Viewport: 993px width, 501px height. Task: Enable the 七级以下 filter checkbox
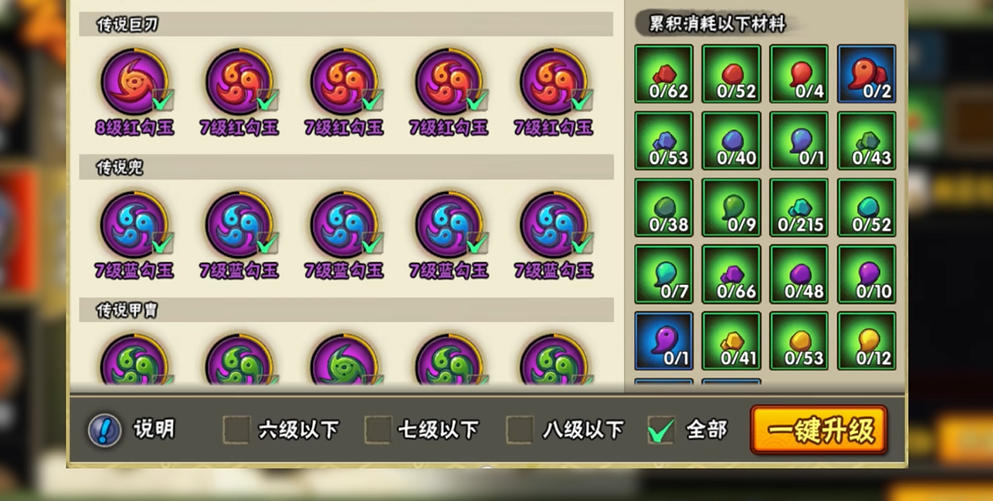(377, 430)
